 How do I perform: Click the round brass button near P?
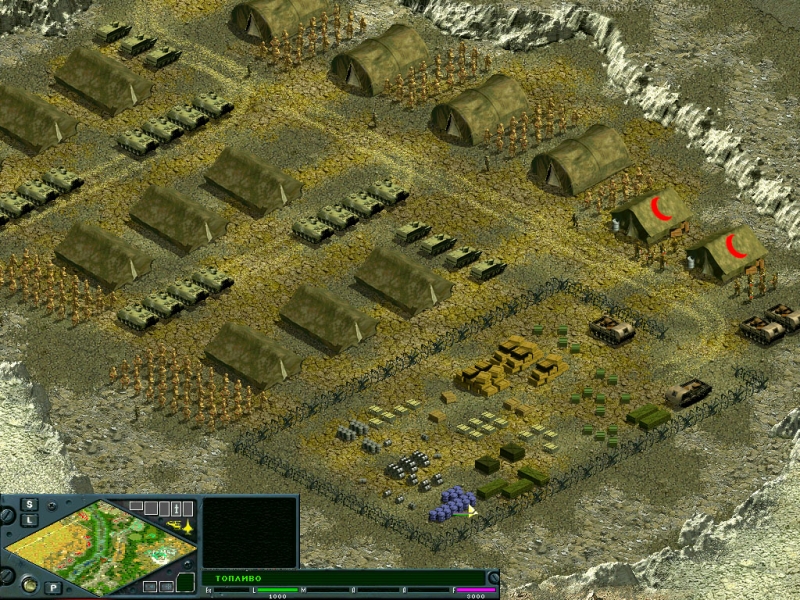[29, 584]
